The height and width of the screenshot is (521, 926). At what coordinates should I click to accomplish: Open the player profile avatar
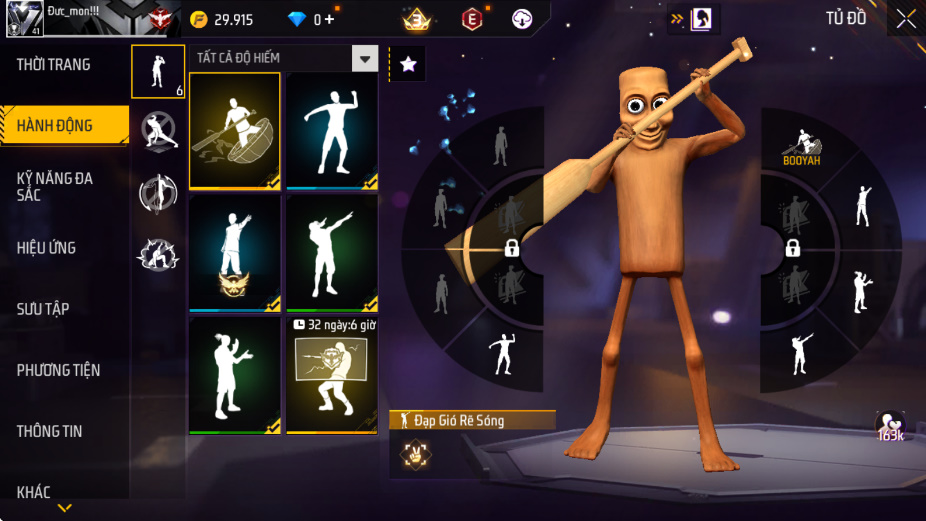tap(26, 18)
